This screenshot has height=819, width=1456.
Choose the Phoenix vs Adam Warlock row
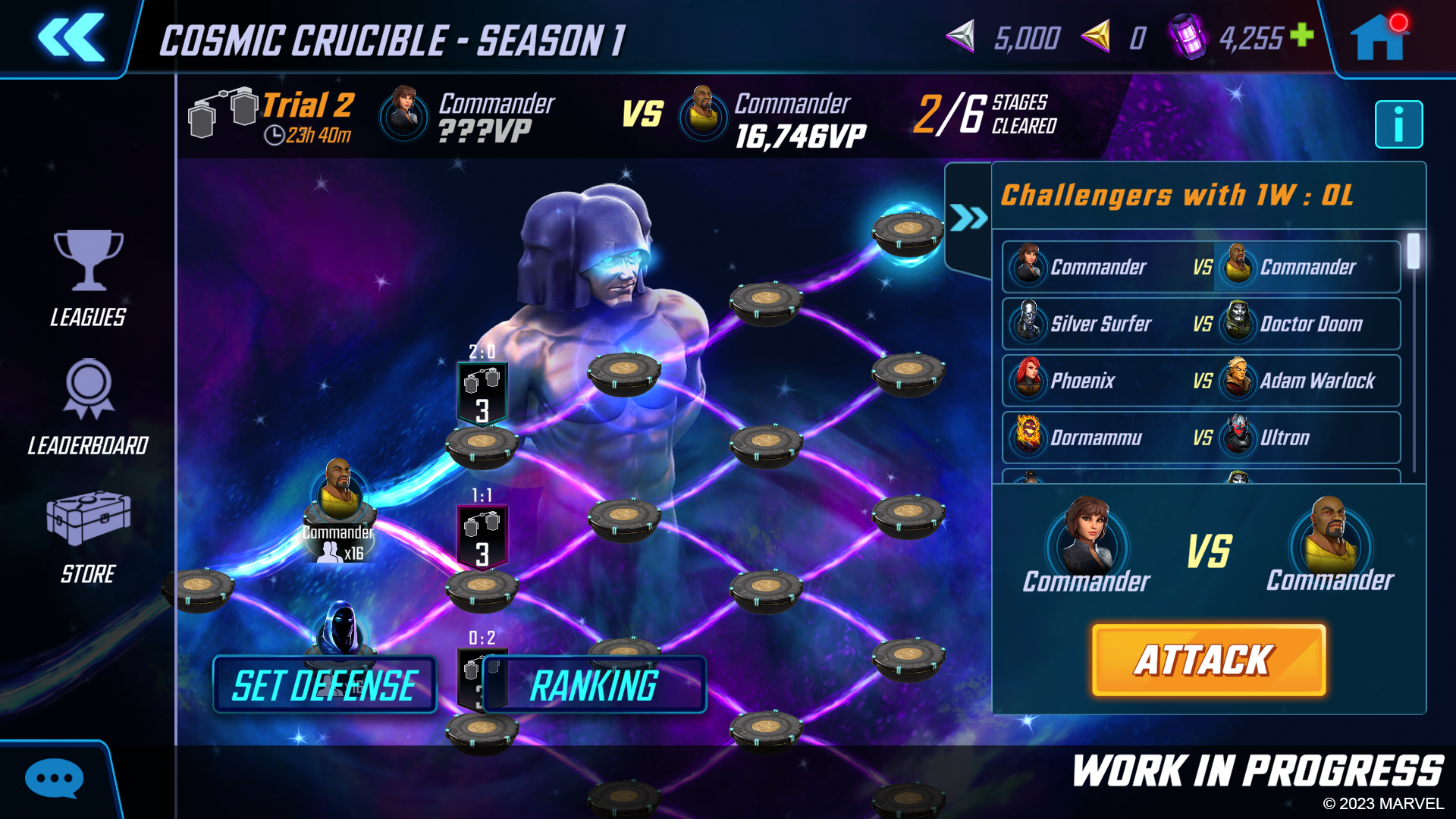pos(1200,381)
